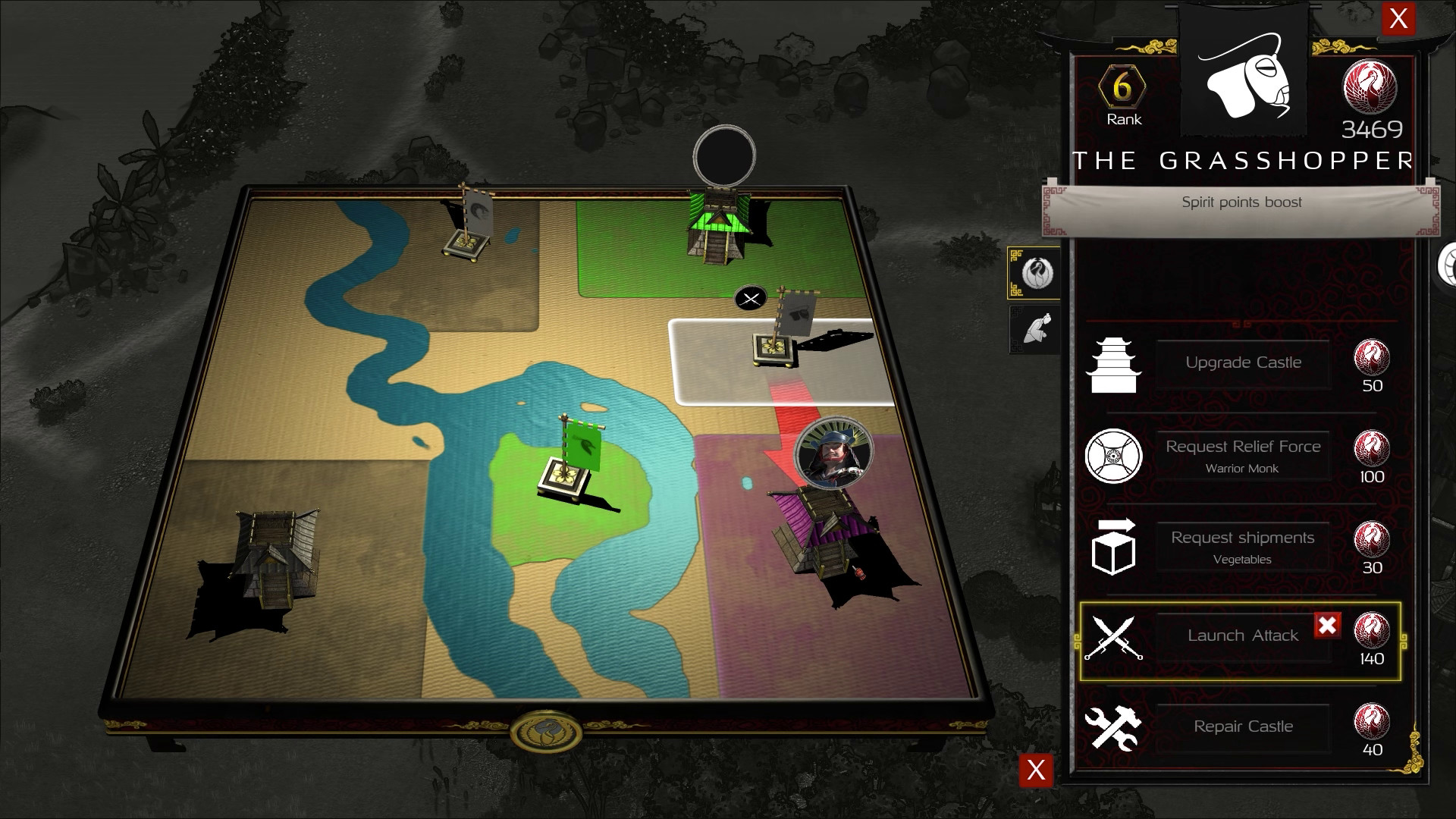Click the war fan icon beside Request Relief Force
1456x819 pixels.
pos(1115,456)
